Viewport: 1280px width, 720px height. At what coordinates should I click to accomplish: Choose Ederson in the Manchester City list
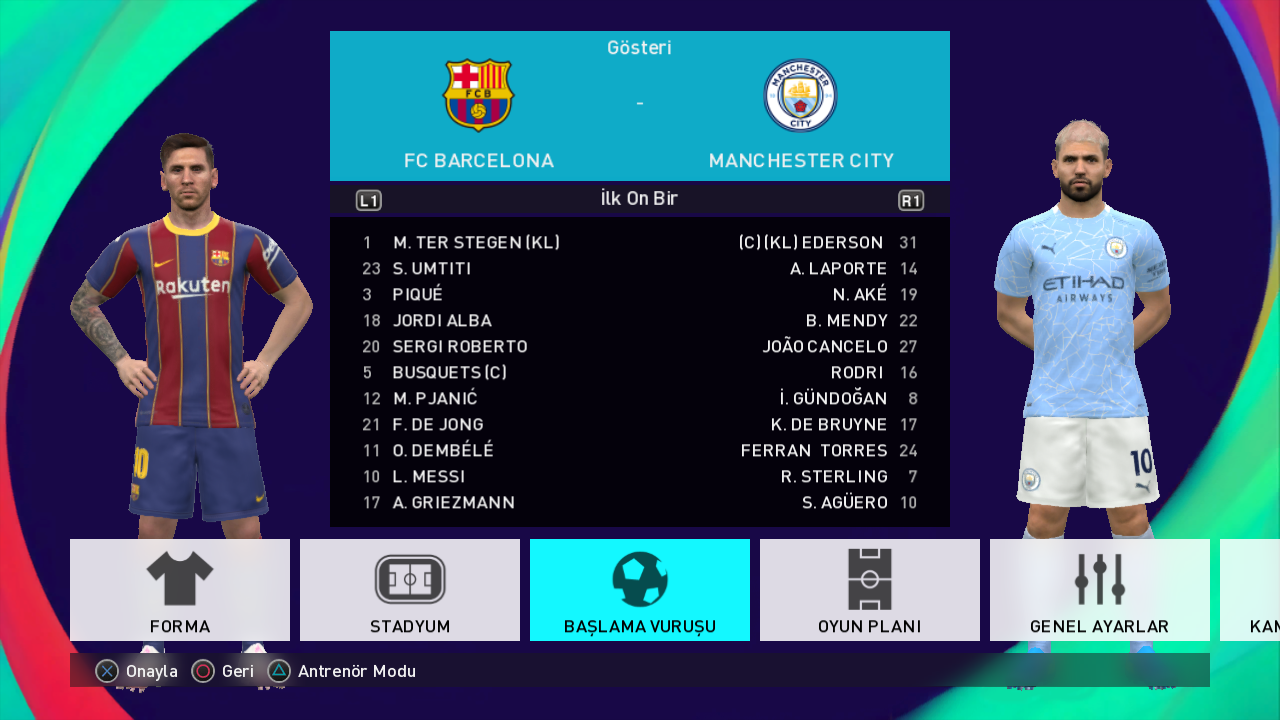[811, 243]
